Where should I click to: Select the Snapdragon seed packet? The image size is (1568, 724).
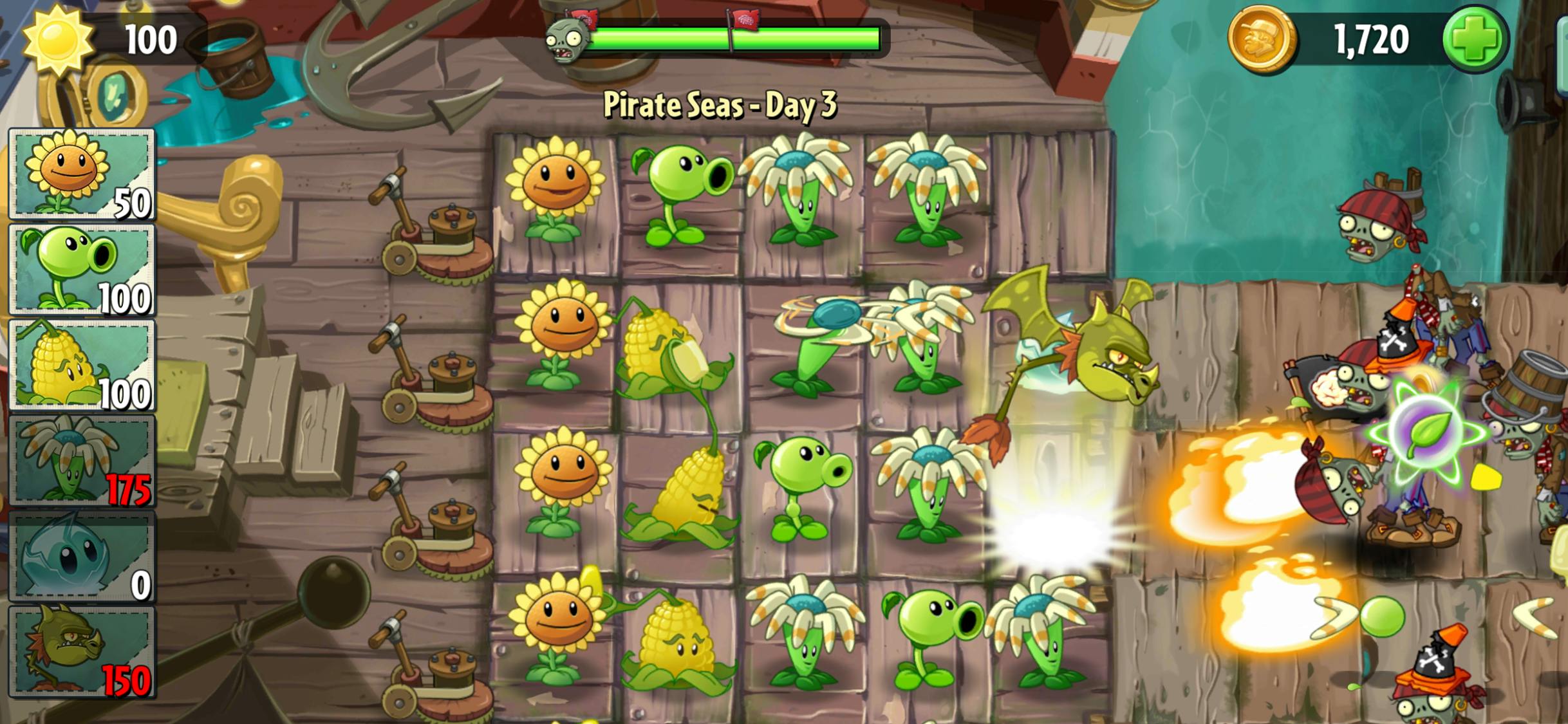click(x=82, y=651)
